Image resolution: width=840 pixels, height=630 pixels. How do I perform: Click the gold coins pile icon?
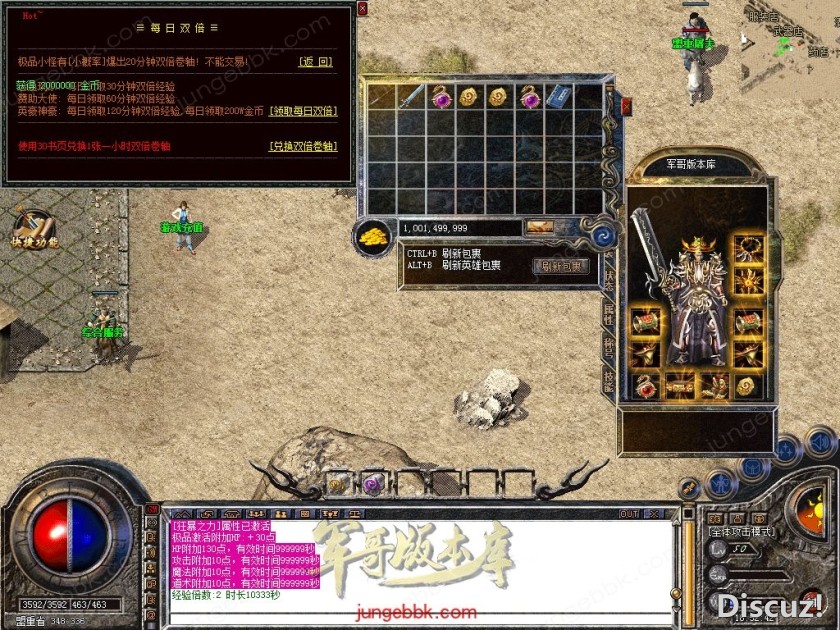(374, 238)
